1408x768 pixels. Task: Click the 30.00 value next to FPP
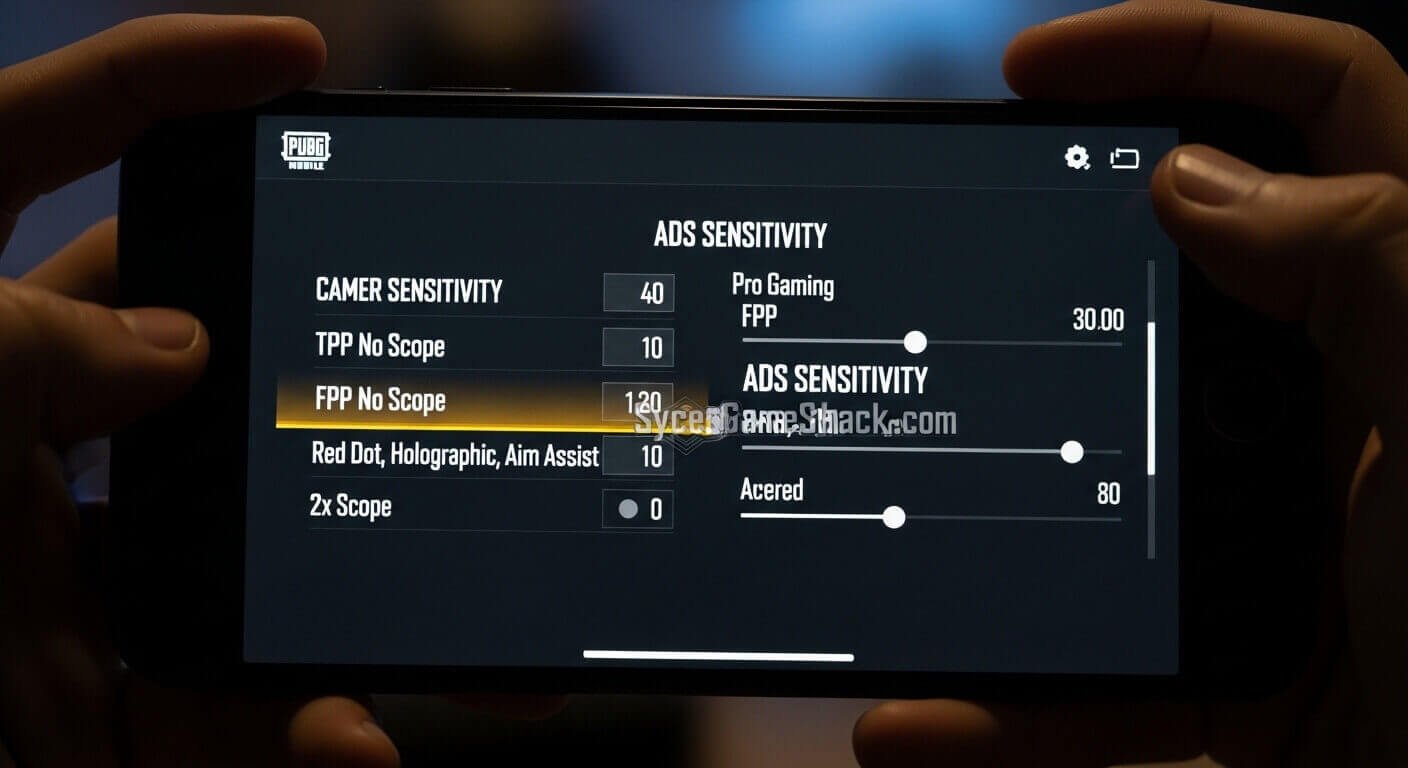click(x=1098, y=320)
